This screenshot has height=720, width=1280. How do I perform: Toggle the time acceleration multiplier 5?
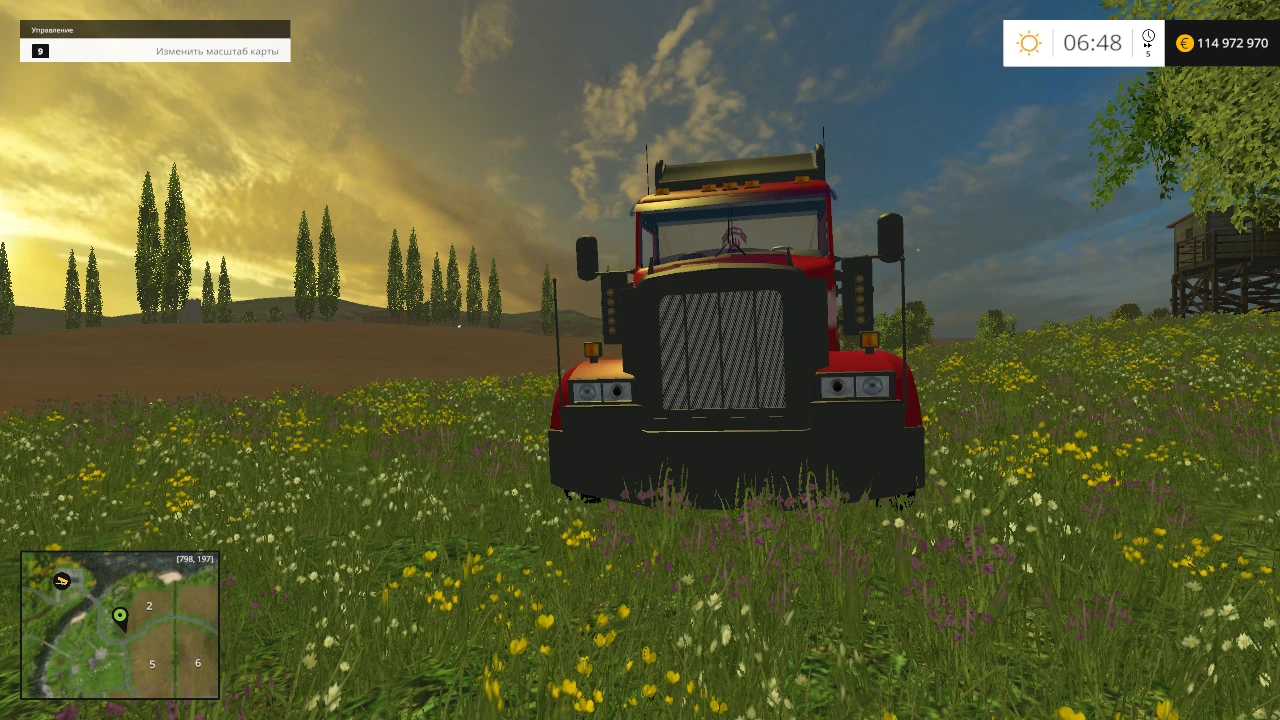click(x=1148, y=53)
